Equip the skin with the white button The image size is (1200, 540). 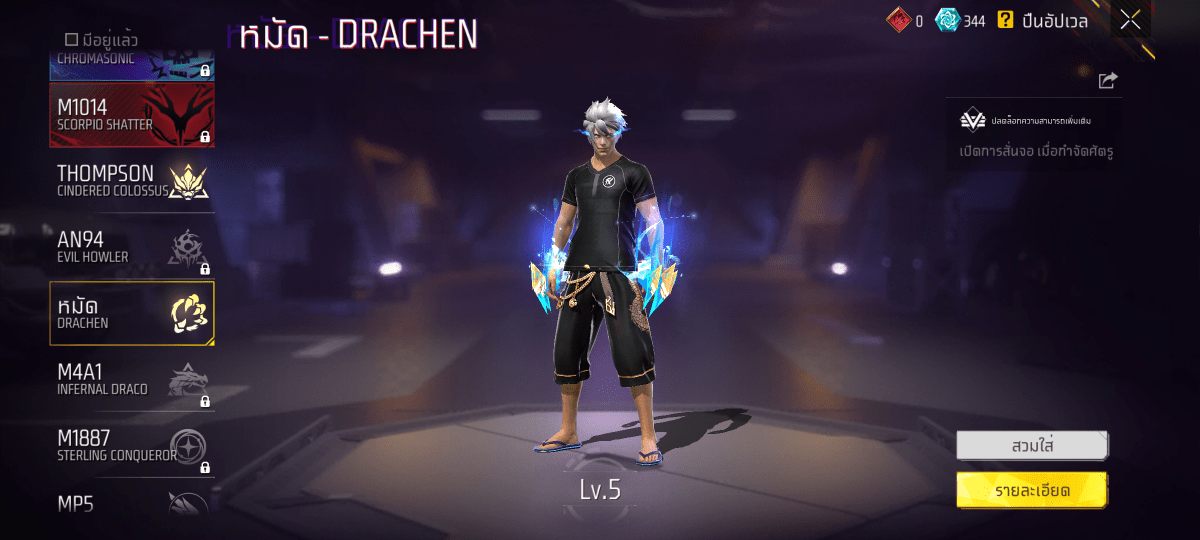[1031, 445]
